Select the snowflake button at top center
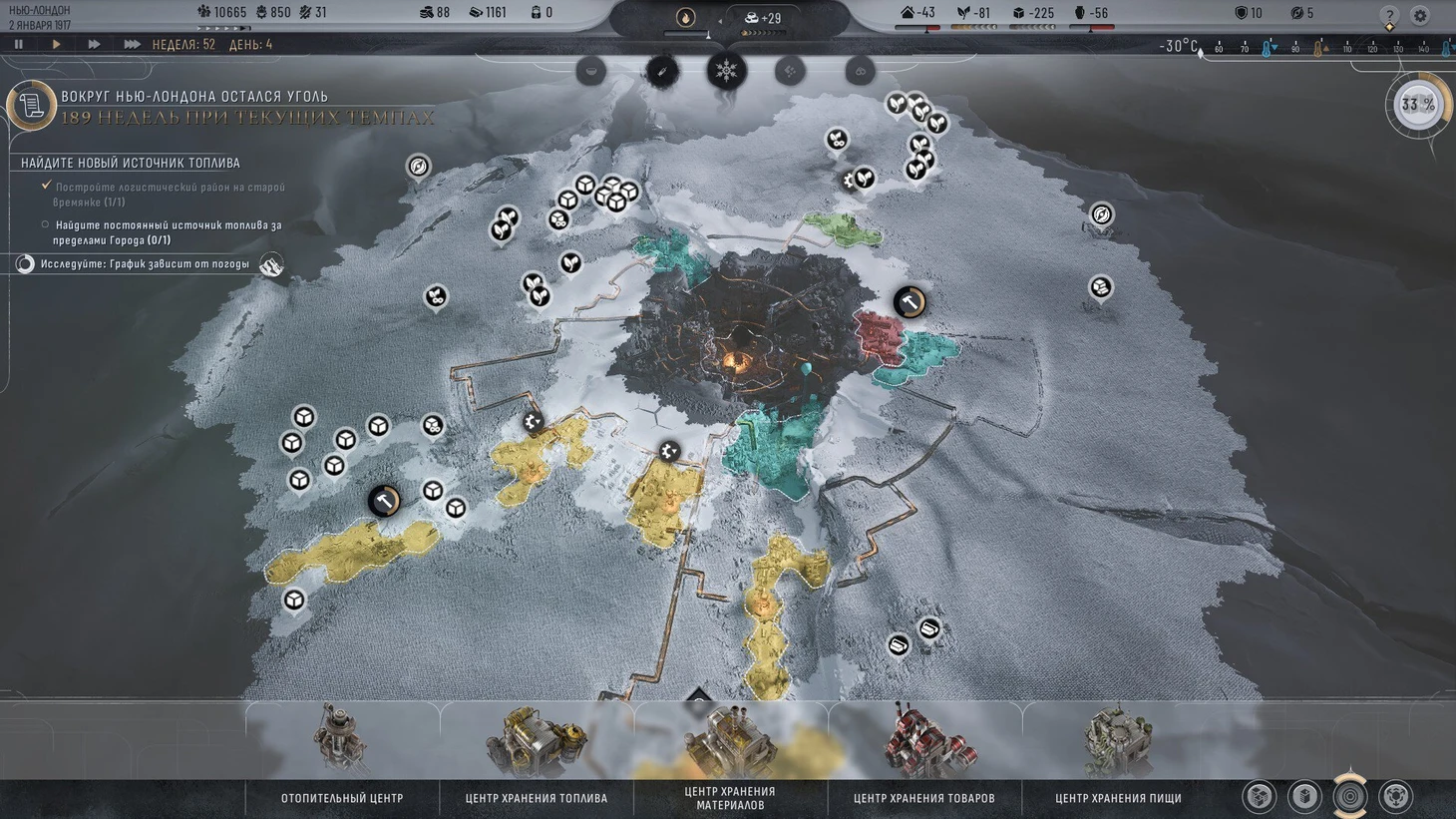The width and height of the screenshot is (1456, 819). [726, 71]
